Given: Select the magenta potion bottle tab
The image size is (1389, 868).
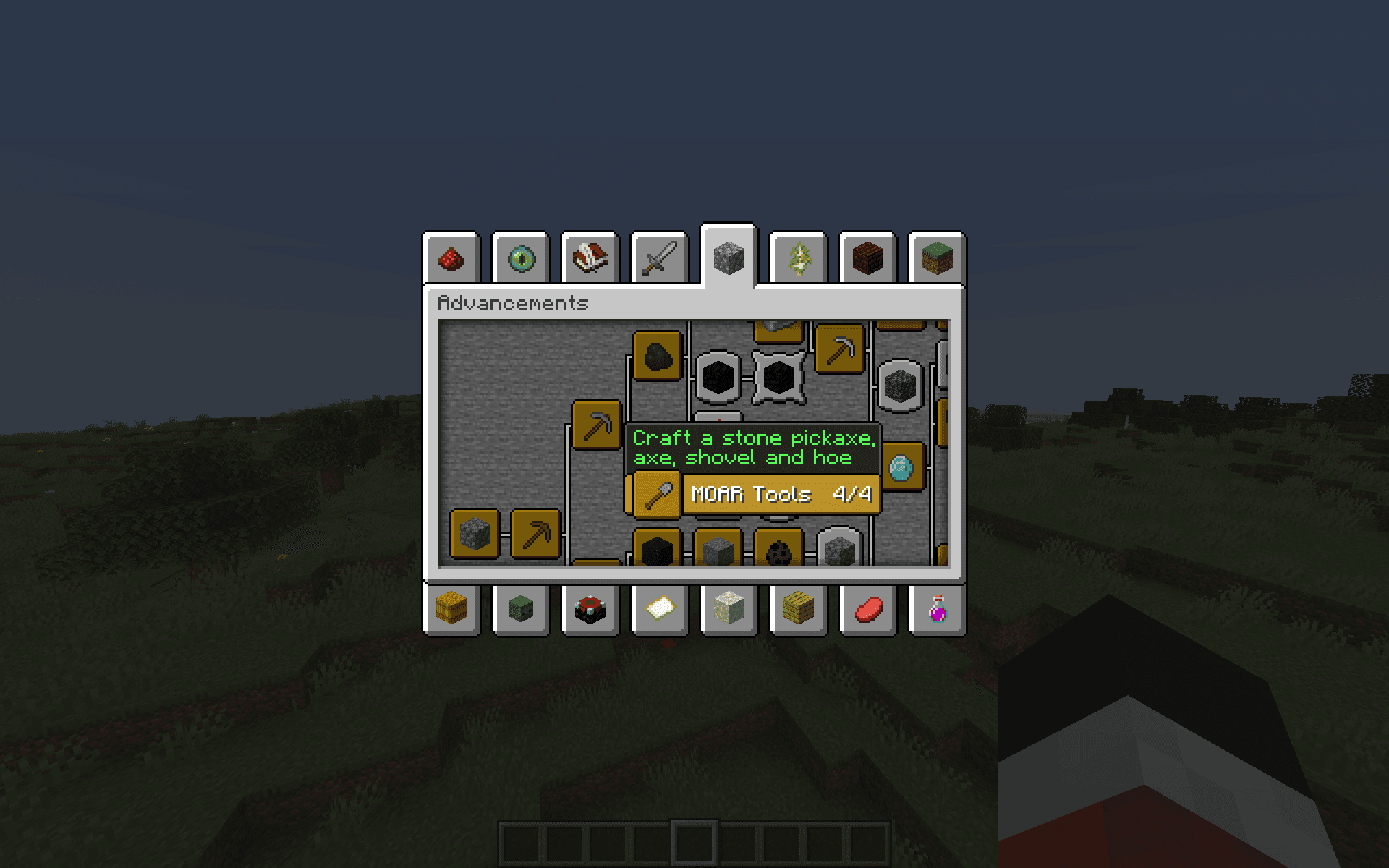Looking at the screenshot, I should coord(938,609).
